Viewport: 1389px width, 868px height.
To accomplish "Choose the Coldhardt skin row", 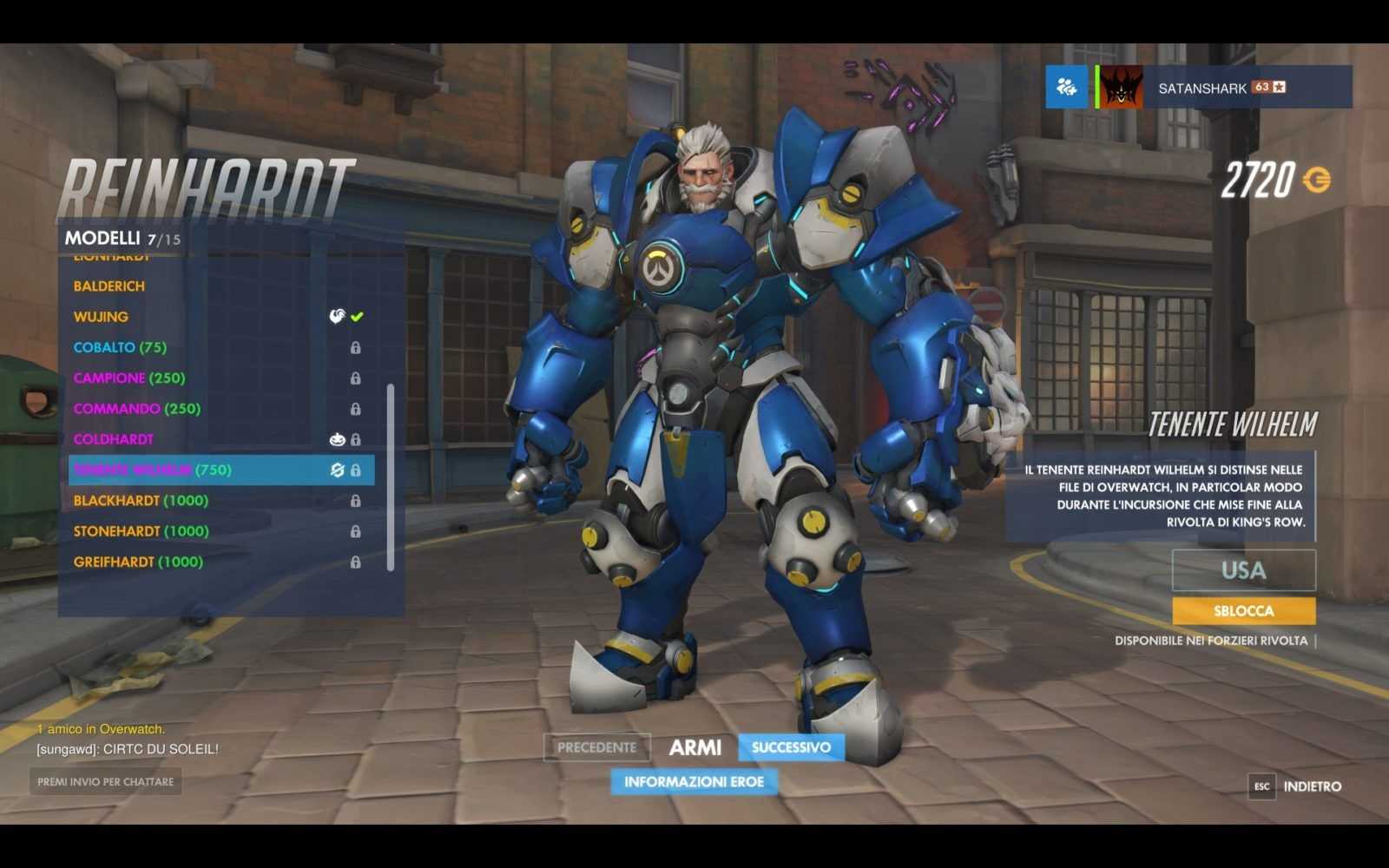I will click(x=114, y=439).
